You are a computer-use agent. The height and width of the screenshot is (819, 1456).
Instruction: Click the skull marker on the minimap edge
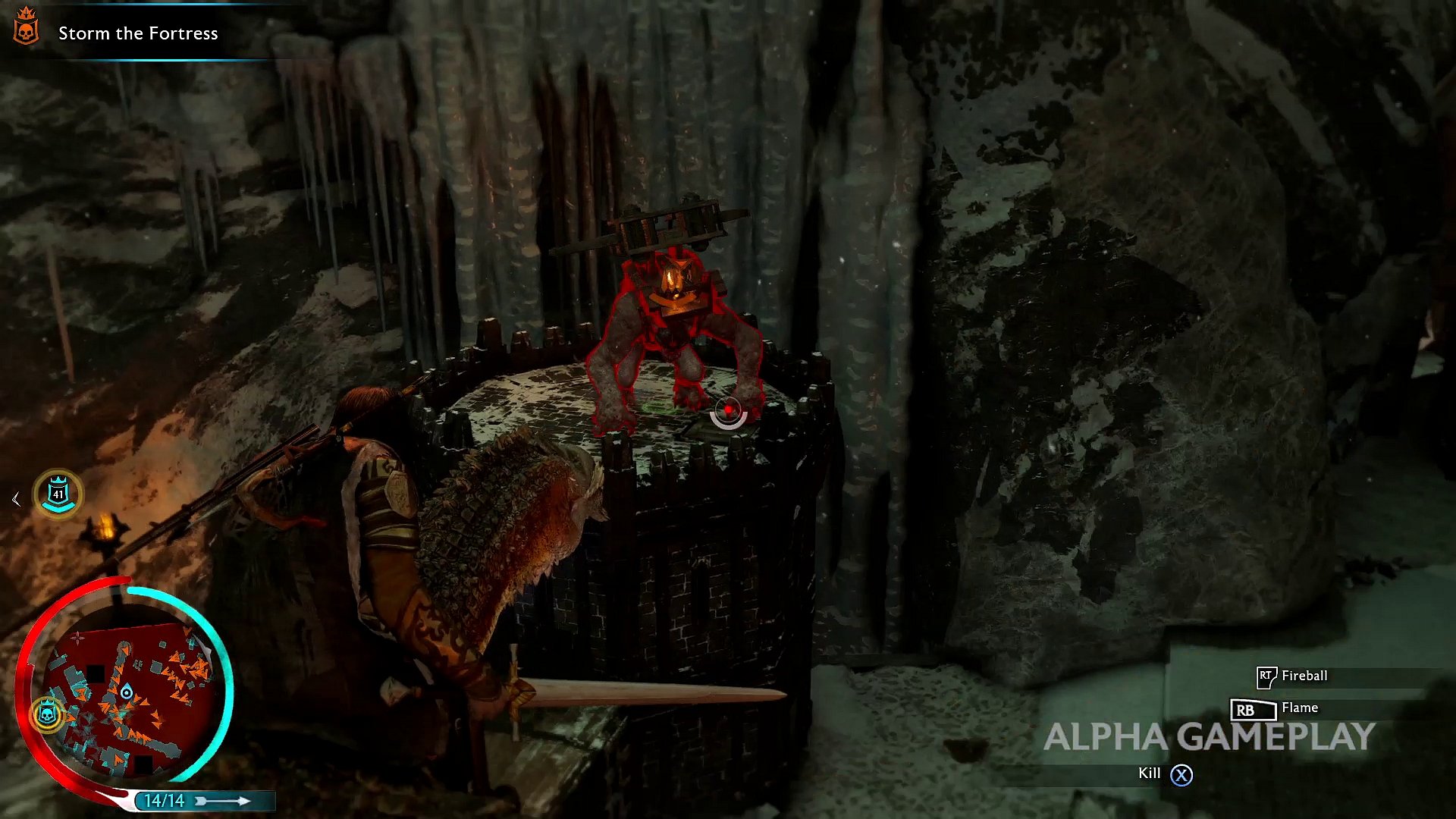coord(47,714)
